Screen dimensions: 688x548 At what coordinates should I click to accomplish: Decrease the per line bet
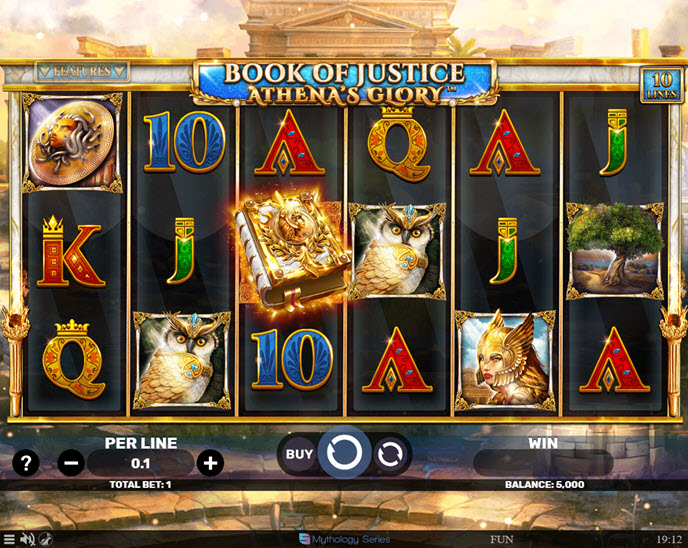[x=70, y=463]
